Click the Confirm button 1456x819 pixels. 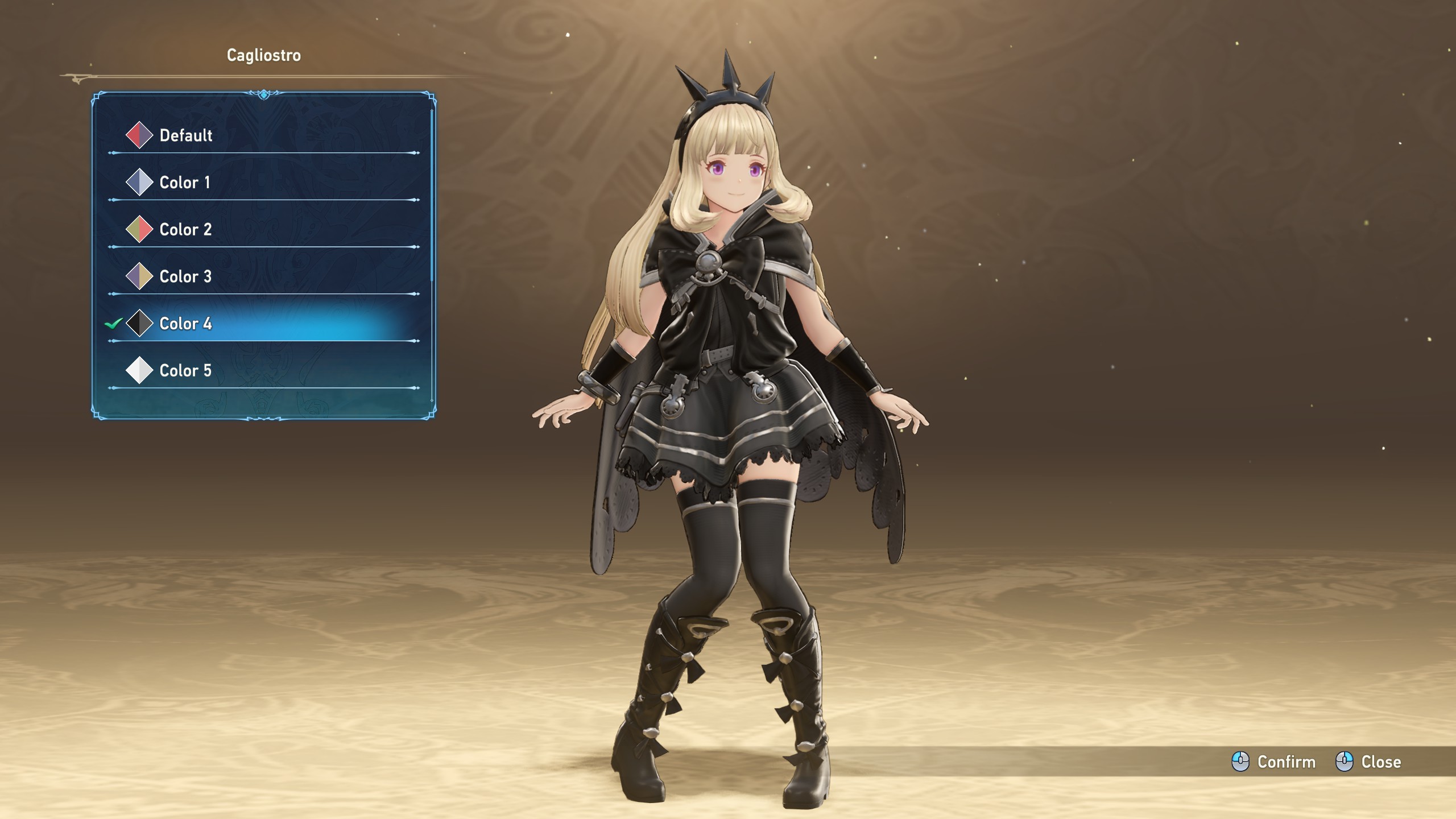point(1274,762)
